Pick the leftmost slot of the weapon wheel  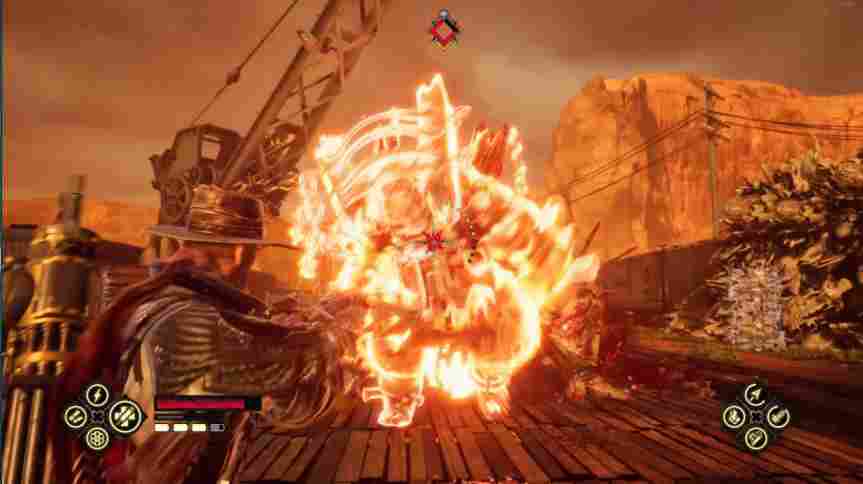click(x=76, y=416)
